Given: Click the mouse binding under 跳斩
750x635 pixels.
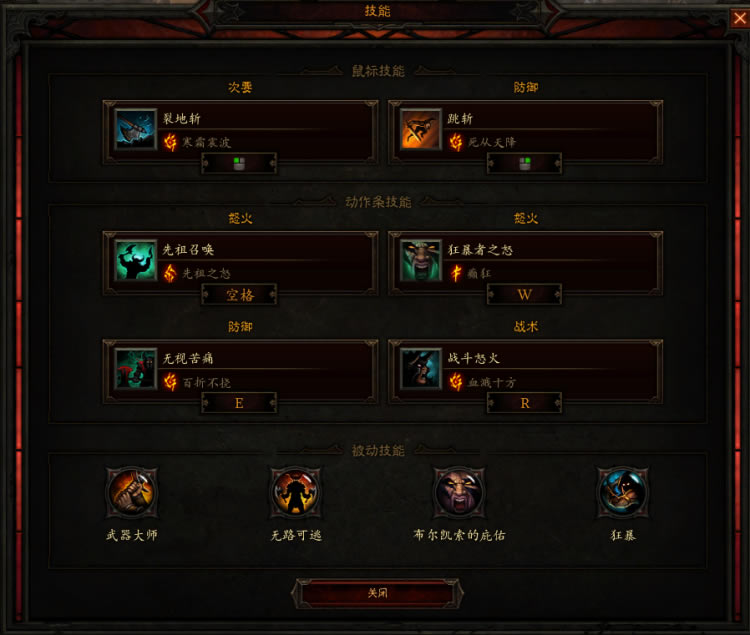Looking at the screenshot, I should click(525, 164).
